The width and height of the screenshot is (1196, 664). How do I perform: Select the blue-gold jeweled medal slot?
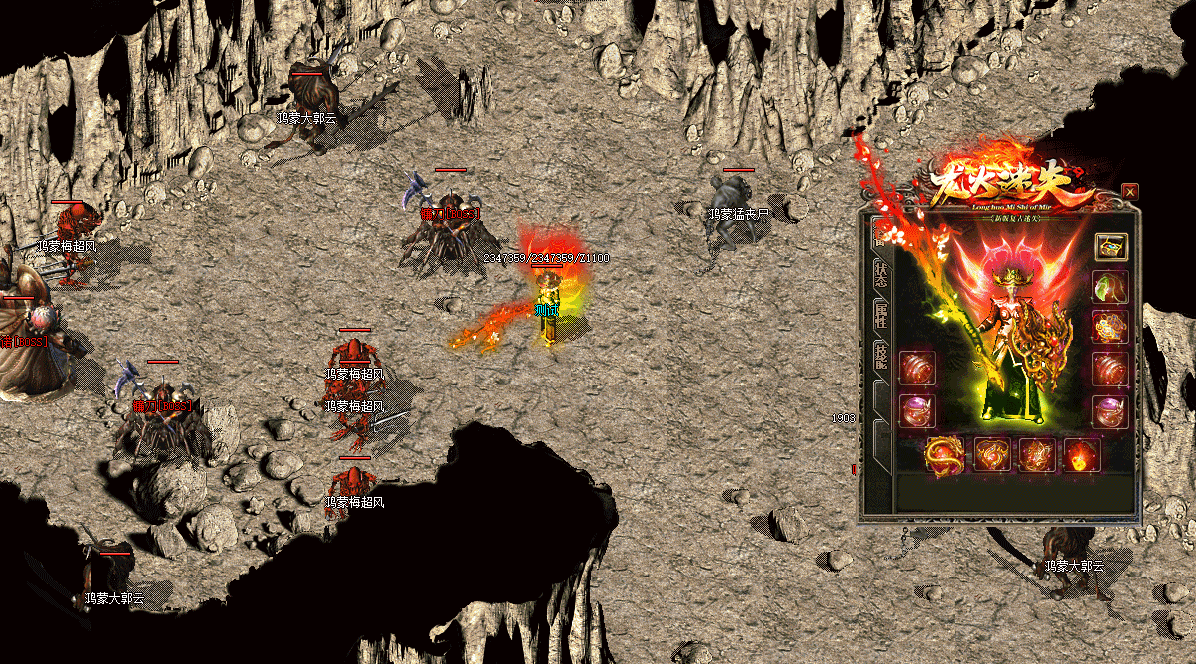(x=1110, y=327)
